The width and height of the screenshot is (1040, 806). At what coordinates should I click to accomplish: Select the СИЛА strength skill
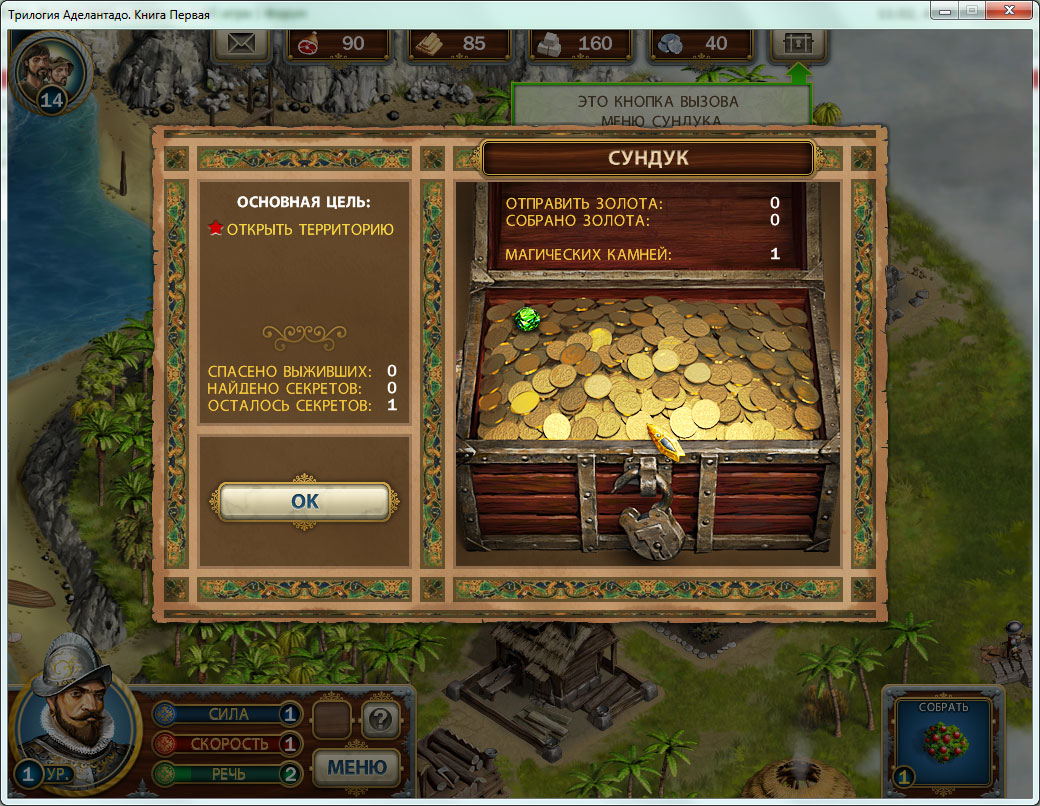(228, 714)
